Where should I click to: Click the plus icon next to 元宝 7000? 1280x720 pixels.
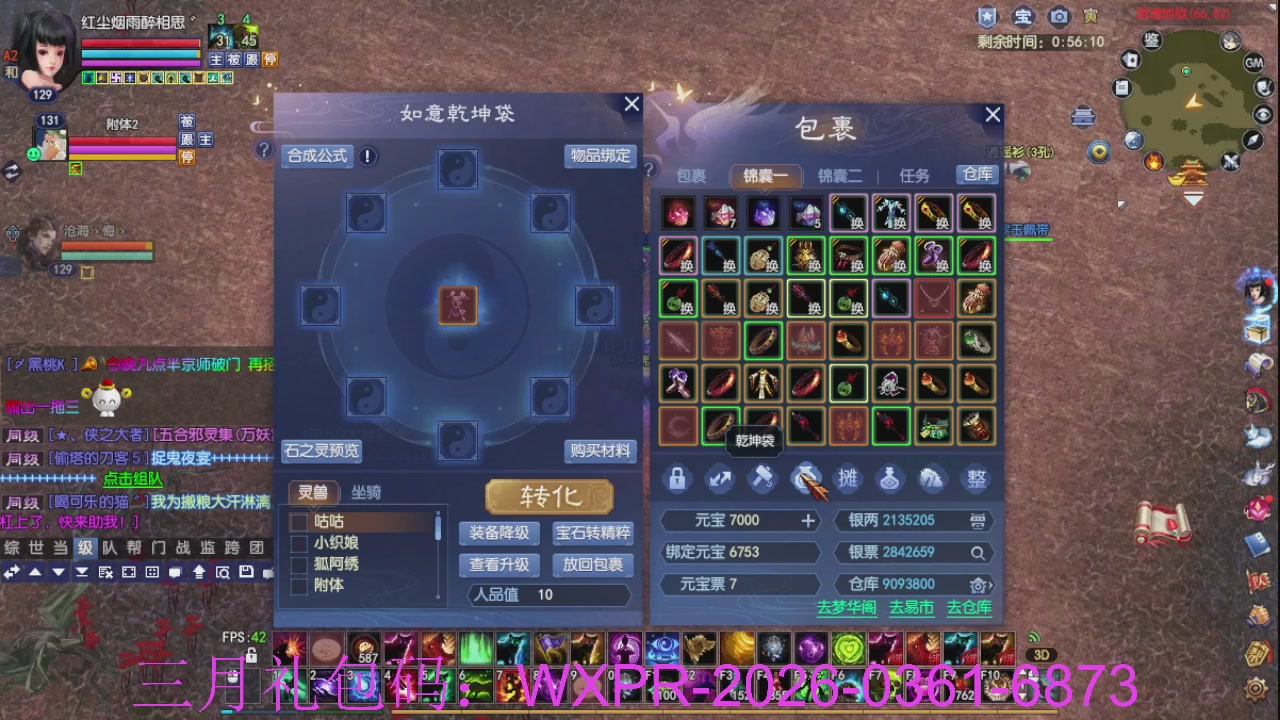810,520
